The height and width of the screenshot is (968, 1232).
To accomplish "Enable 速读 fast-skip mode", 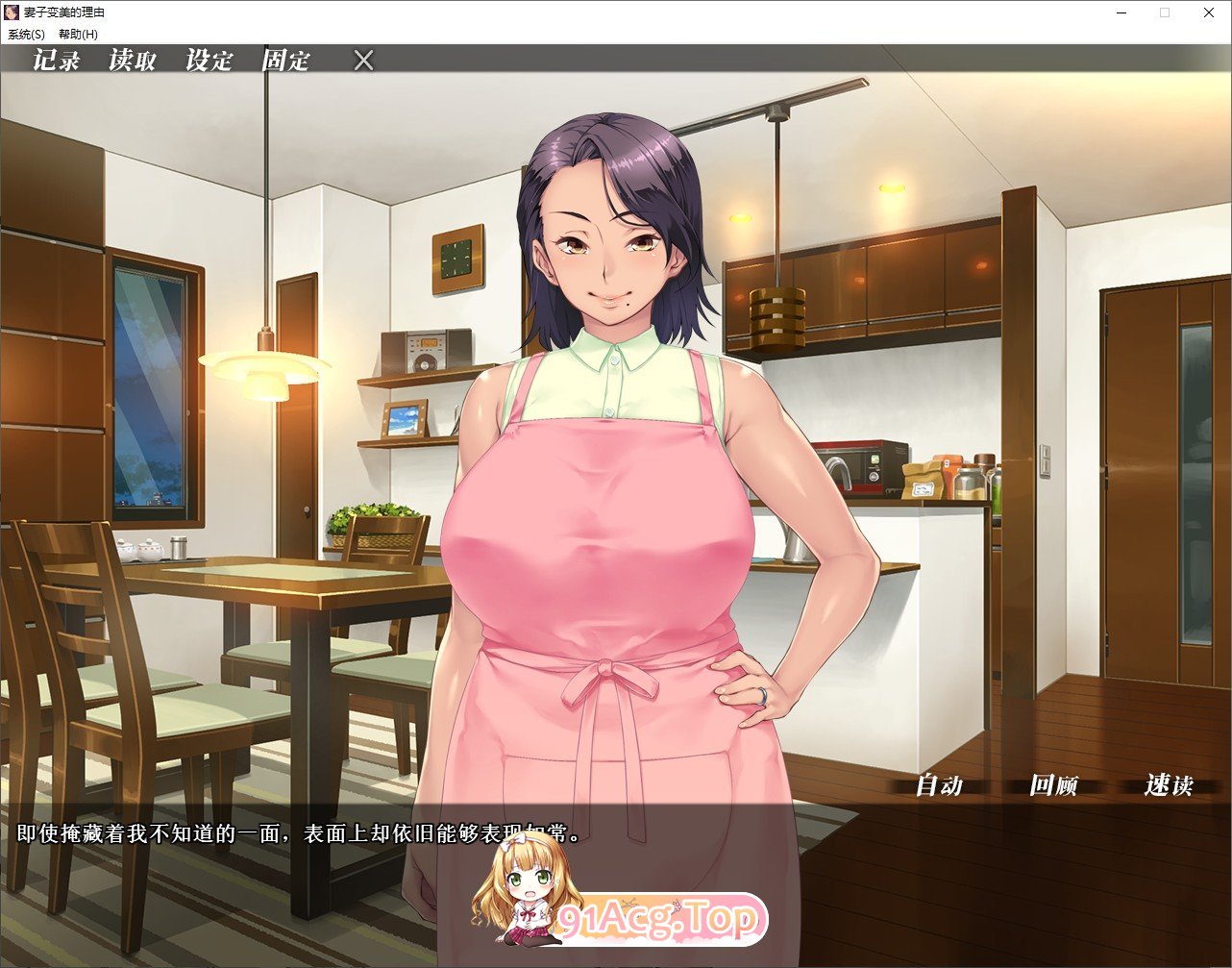I will click(x=1169, y=786).
